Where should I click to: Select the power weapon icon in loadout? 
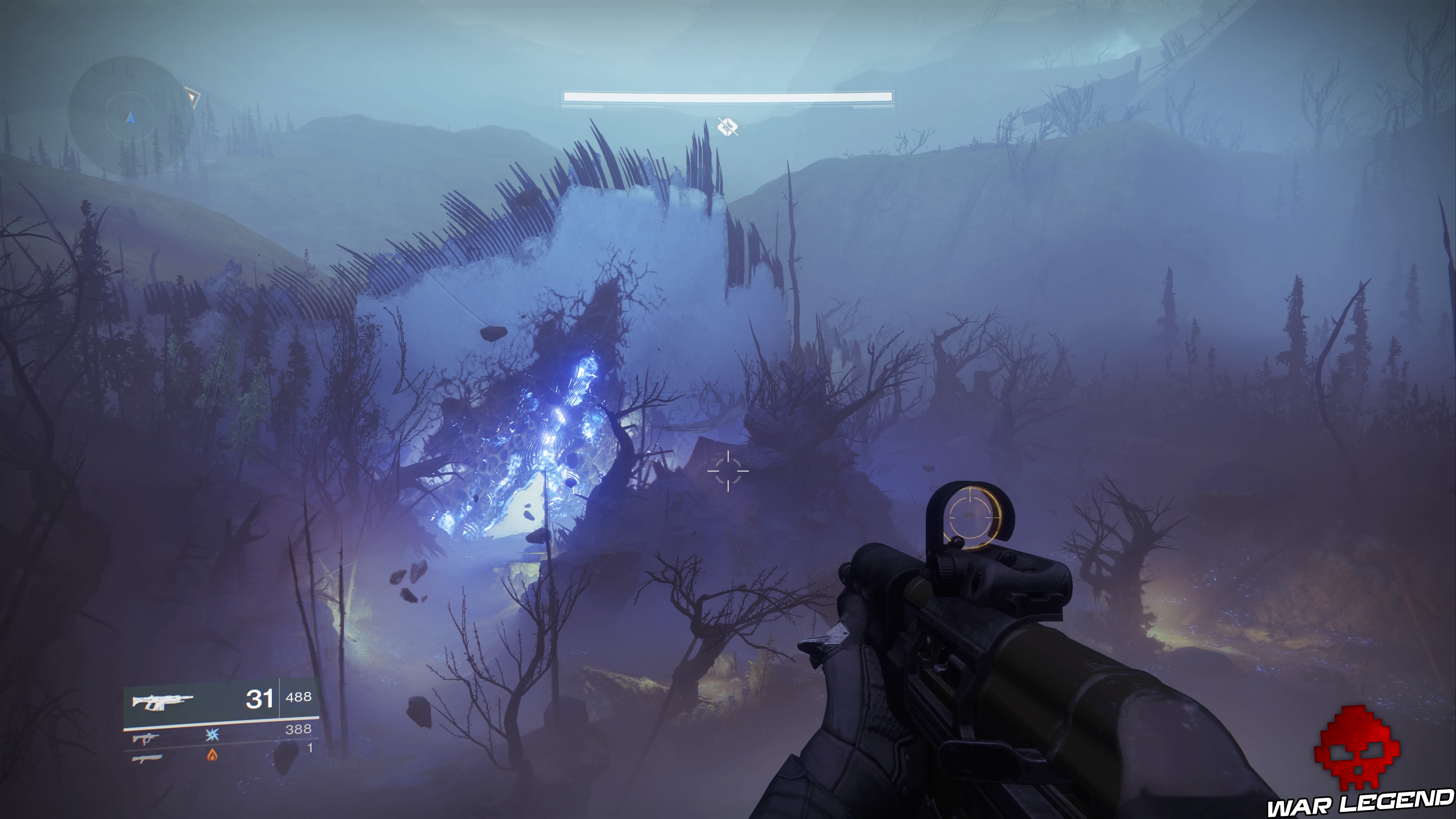[x=147, y=758]
